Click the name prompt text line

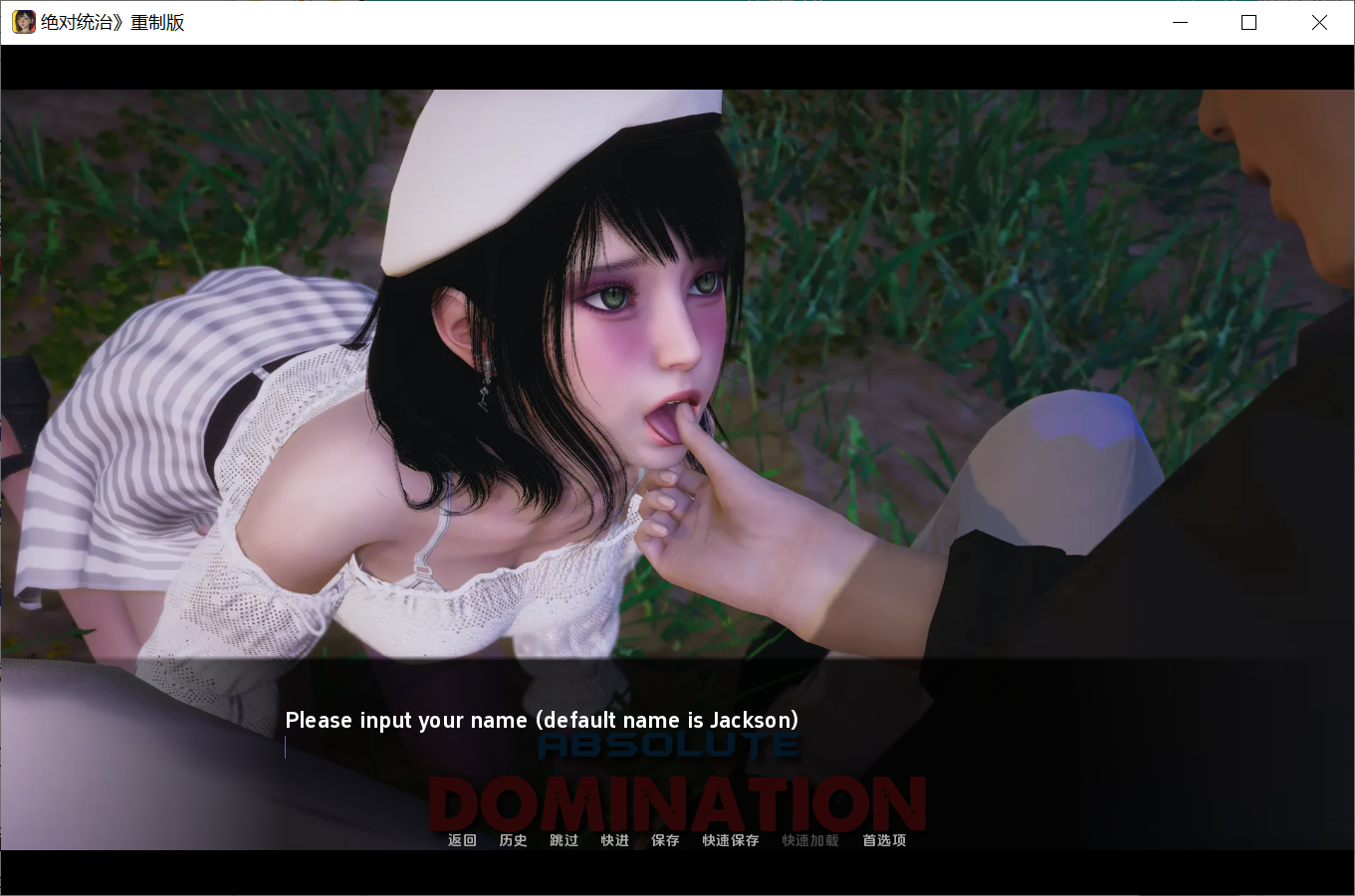(542, 720)
